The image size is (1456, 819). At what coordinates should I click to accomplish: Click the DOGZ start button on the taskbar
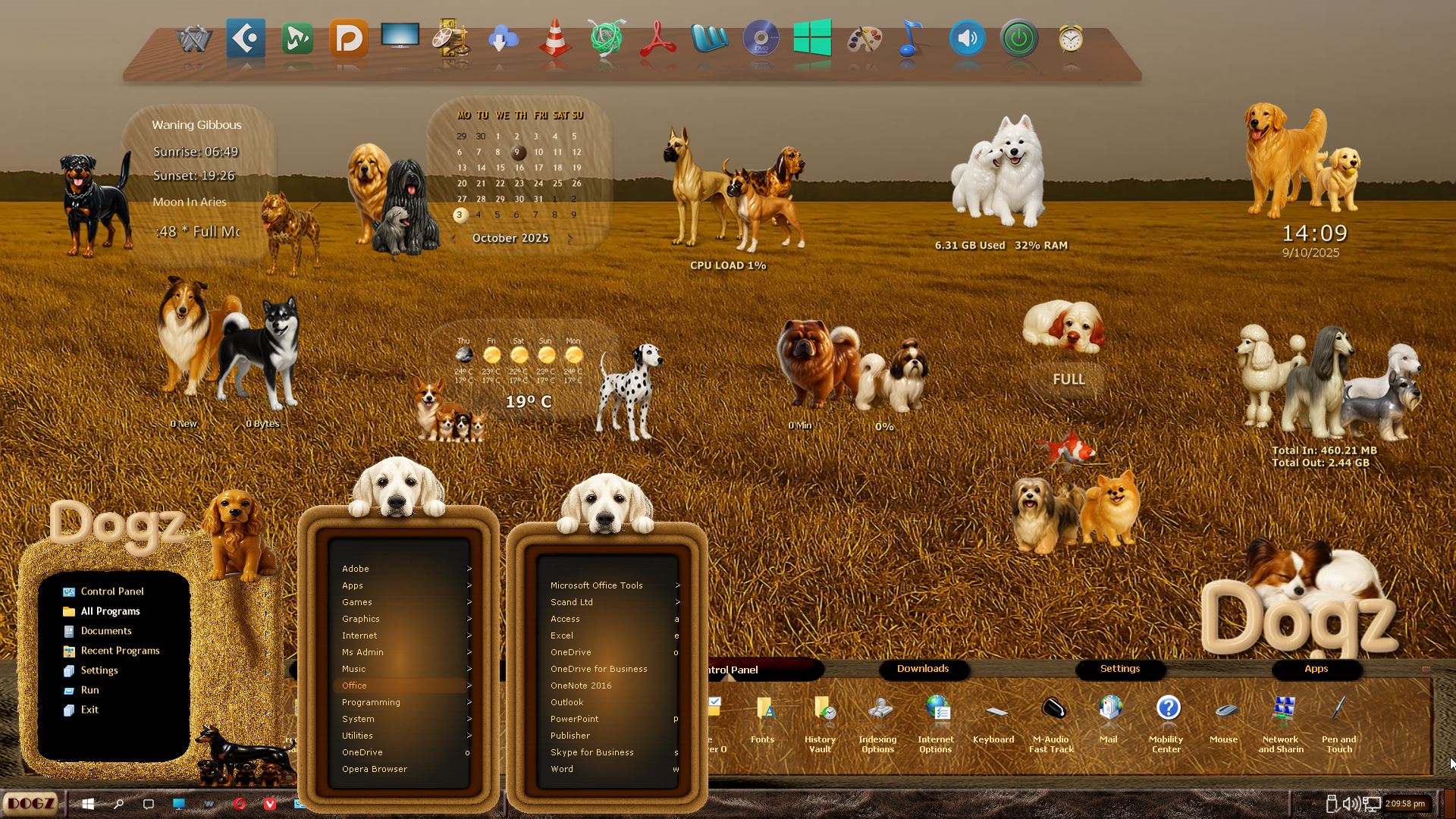pyautogui.click(x=31, y=803)
